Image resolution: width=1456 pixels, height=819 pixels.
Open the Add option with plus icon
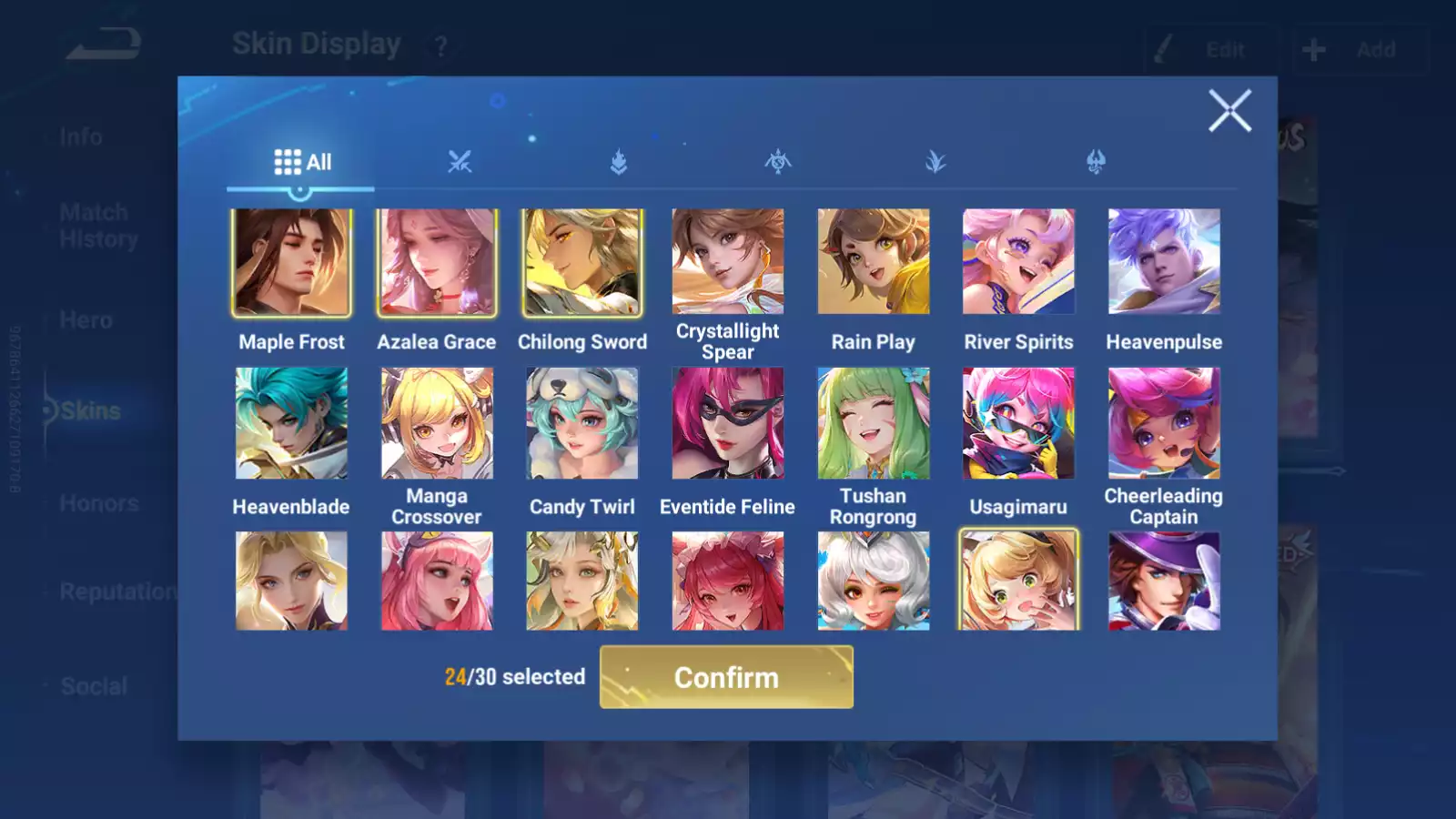[x=1357, y=49]
